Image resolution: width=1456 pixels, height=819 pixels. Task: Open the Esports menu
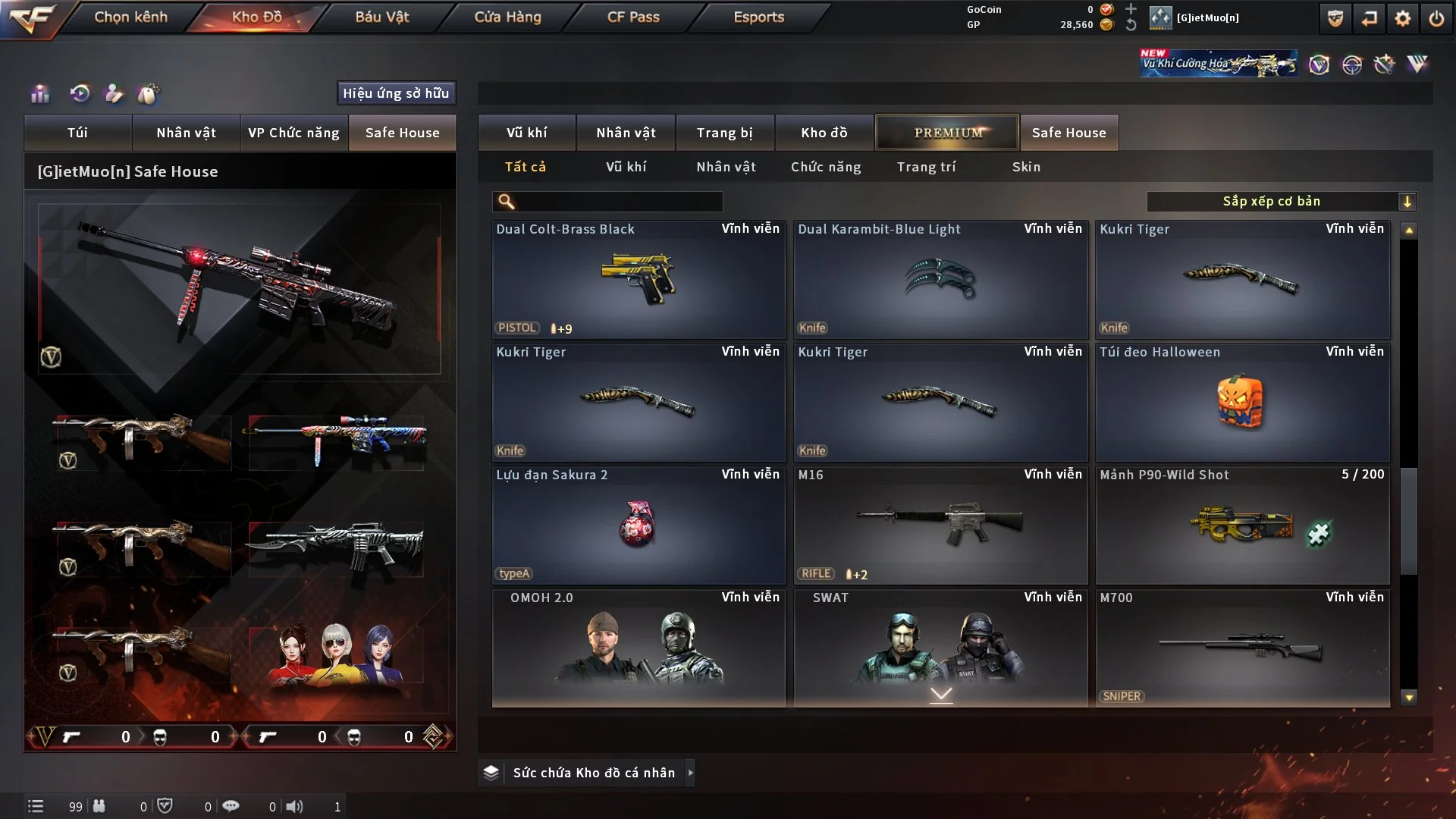(758, 17)
